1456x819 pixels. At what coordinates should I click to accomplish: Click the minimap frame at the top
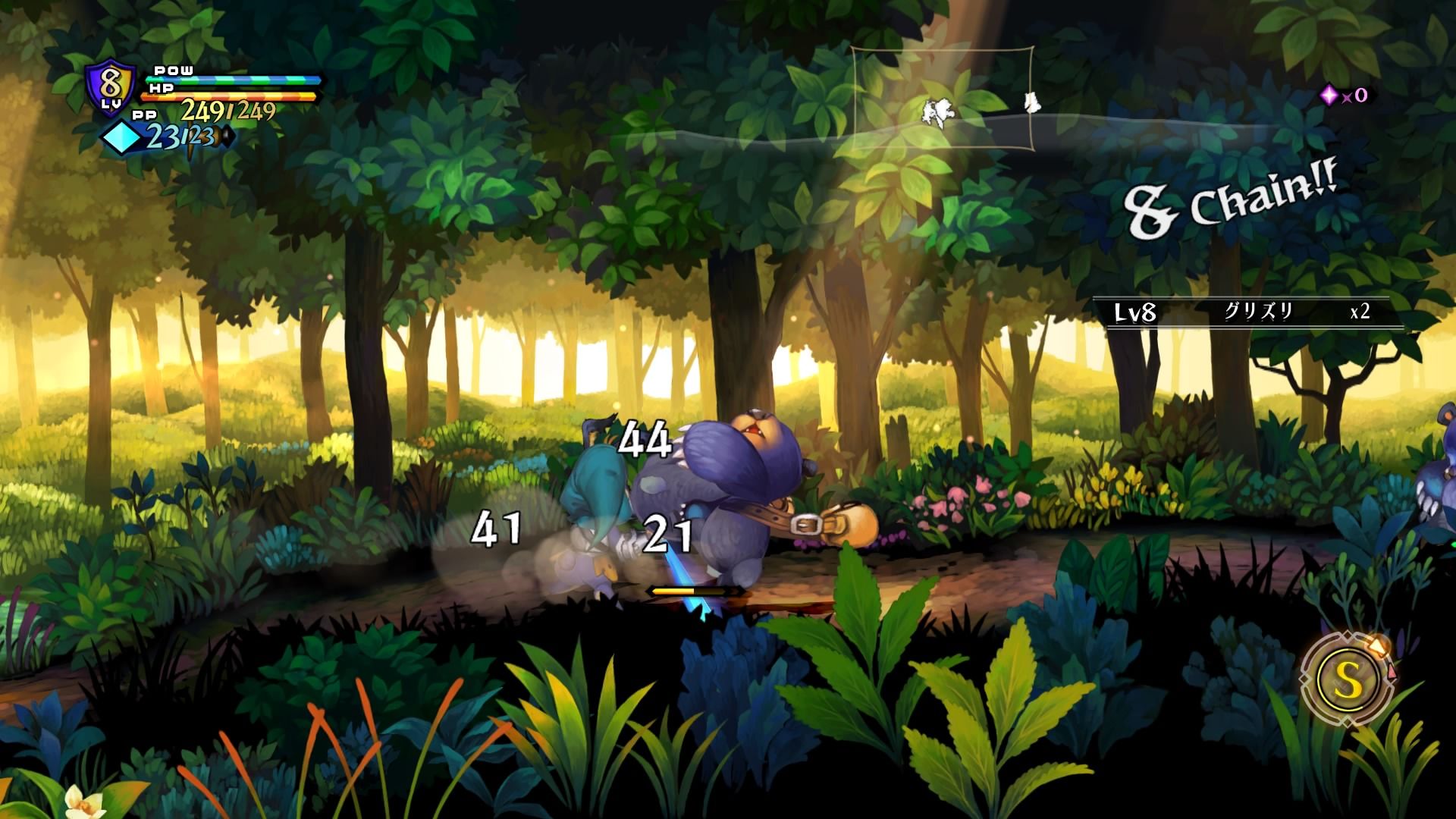coord(942,99)
